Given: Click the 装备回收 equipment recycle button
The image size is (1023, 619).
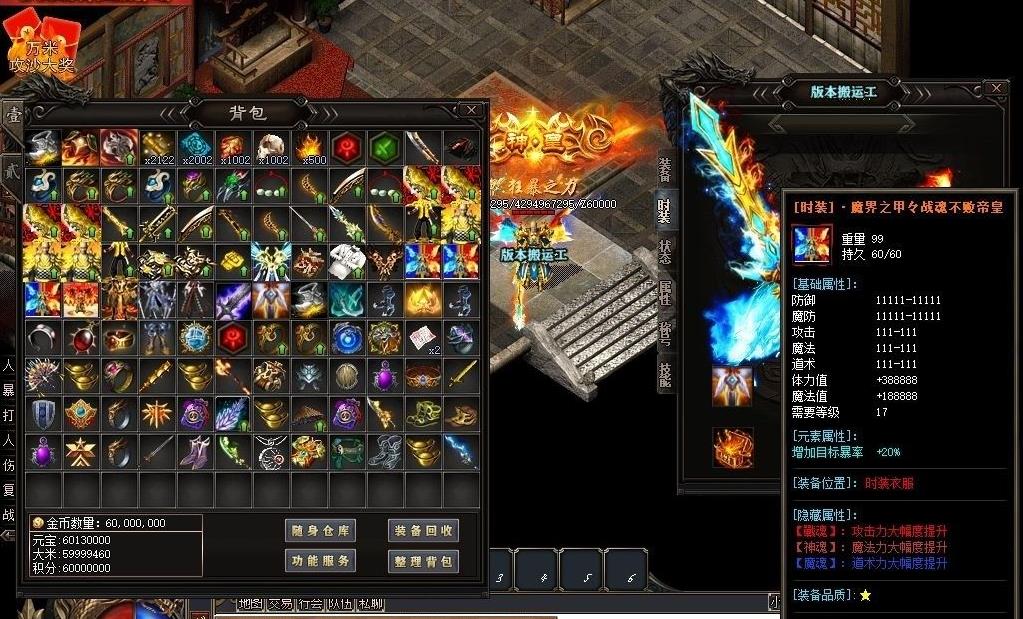Looking at the screenshot, I should tap(422, 530).
